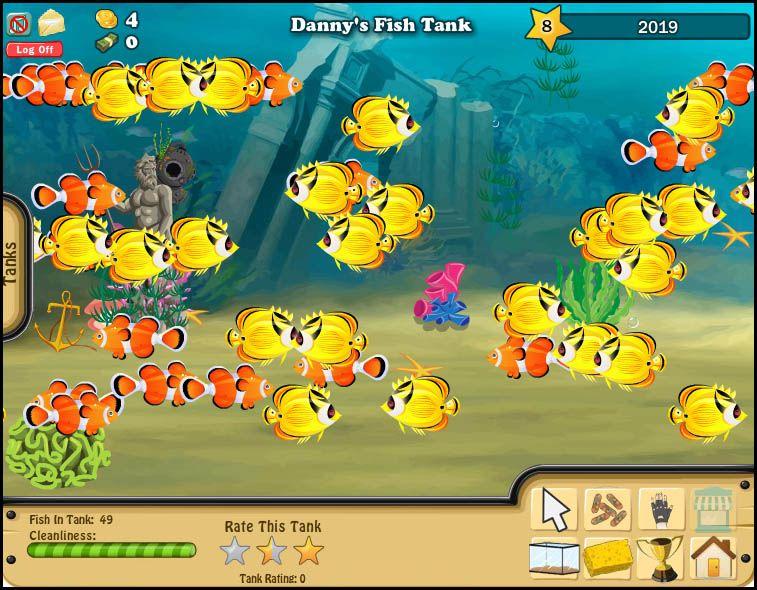Select the arrow cursor tool
The image size is (757, 590).
click(x=555, y=509)
